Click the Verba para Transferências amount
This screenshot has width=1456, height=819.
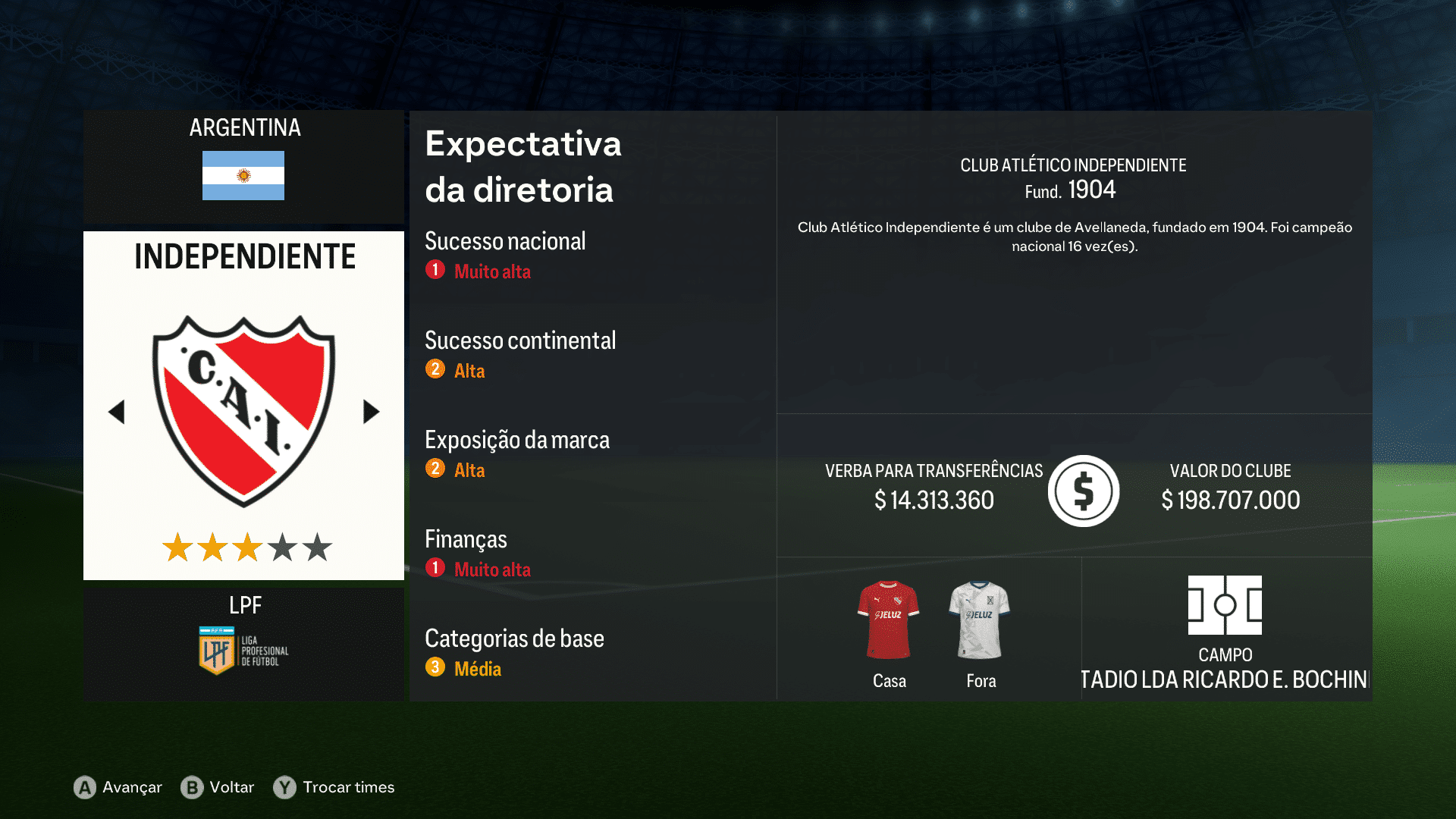point(934,500)
